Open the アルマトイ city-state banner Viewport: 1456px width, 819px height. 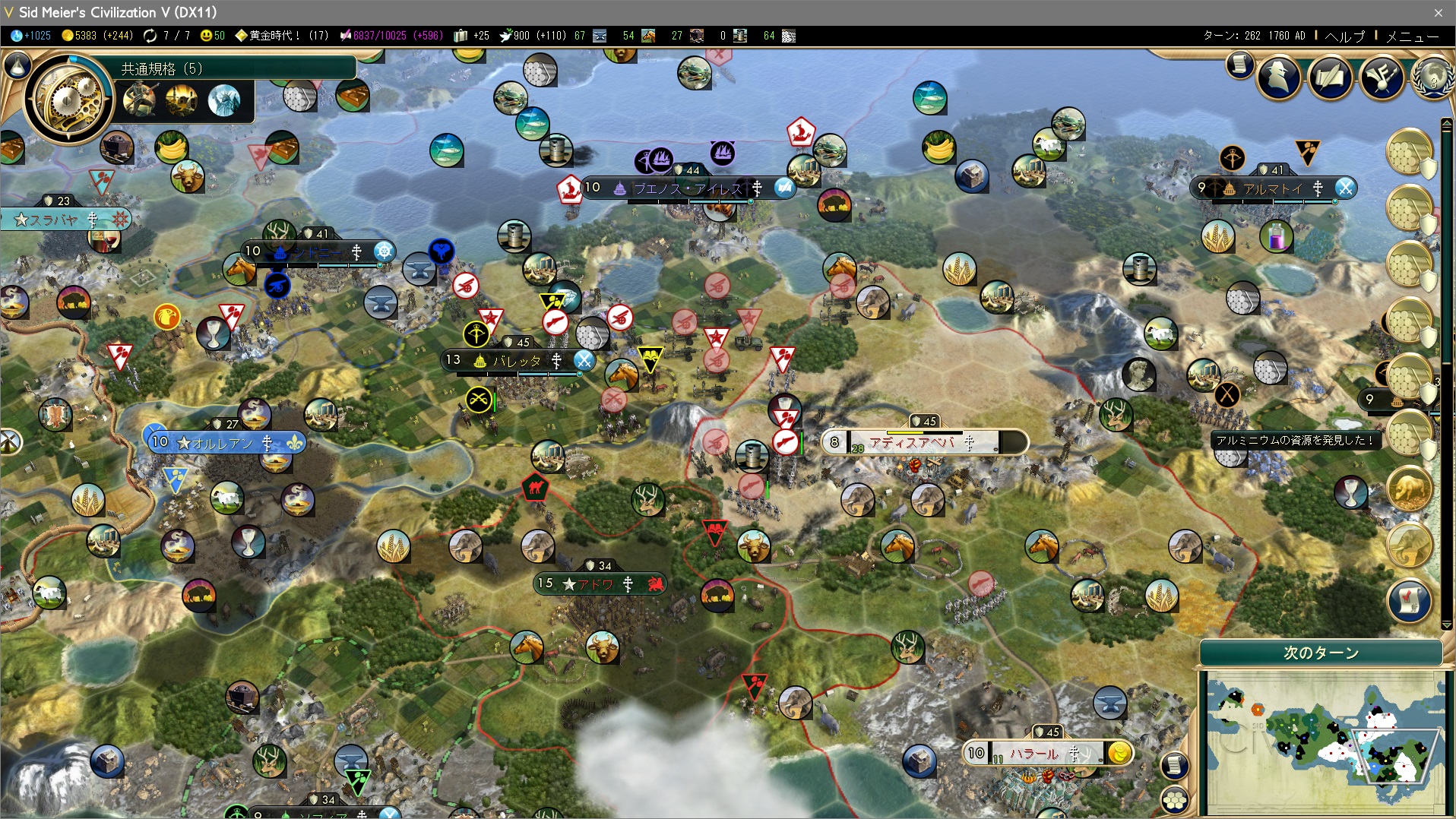pos(1273,188)
